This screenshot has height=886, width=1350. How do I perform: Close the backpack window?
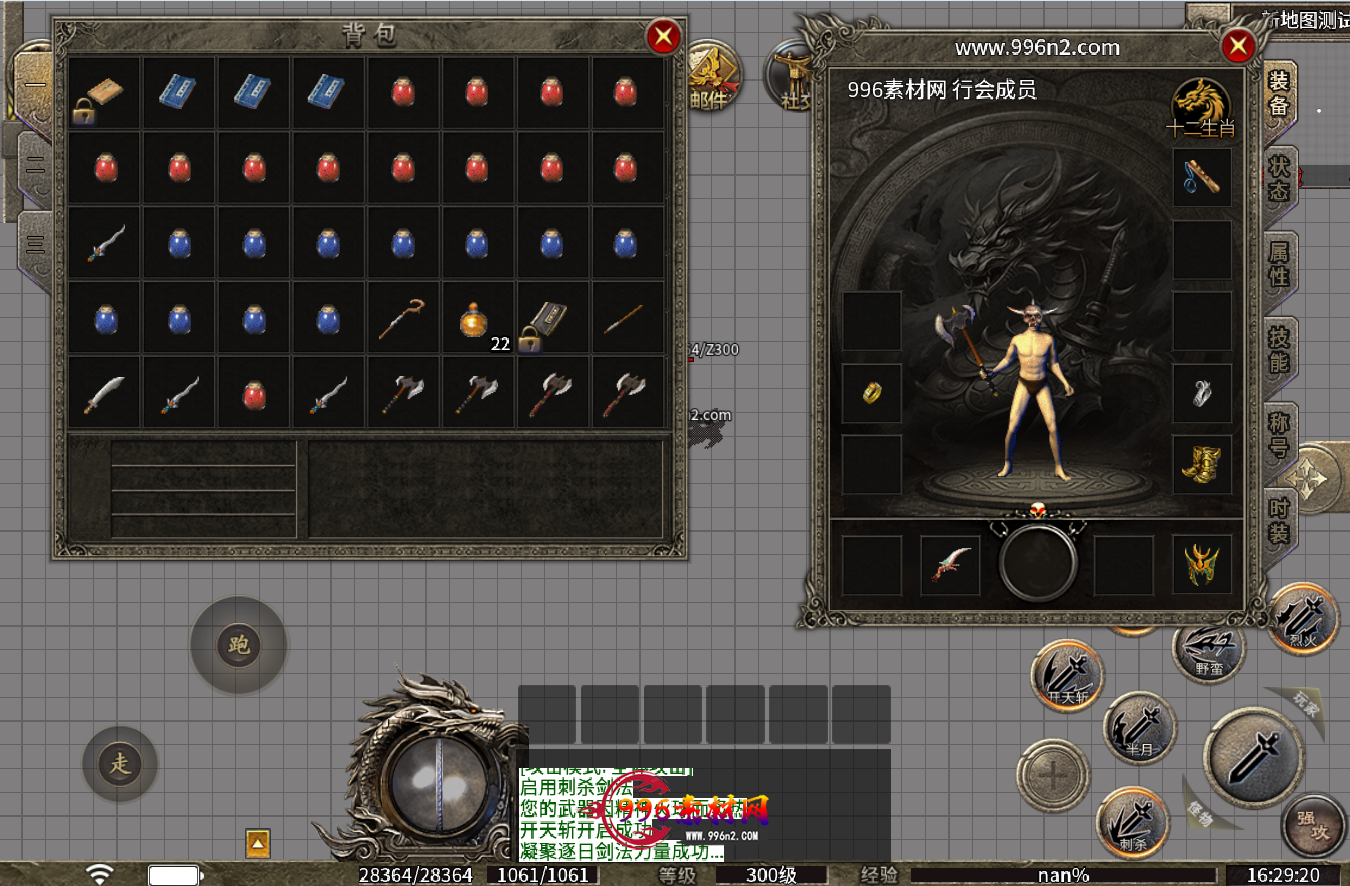coord(663,38)
